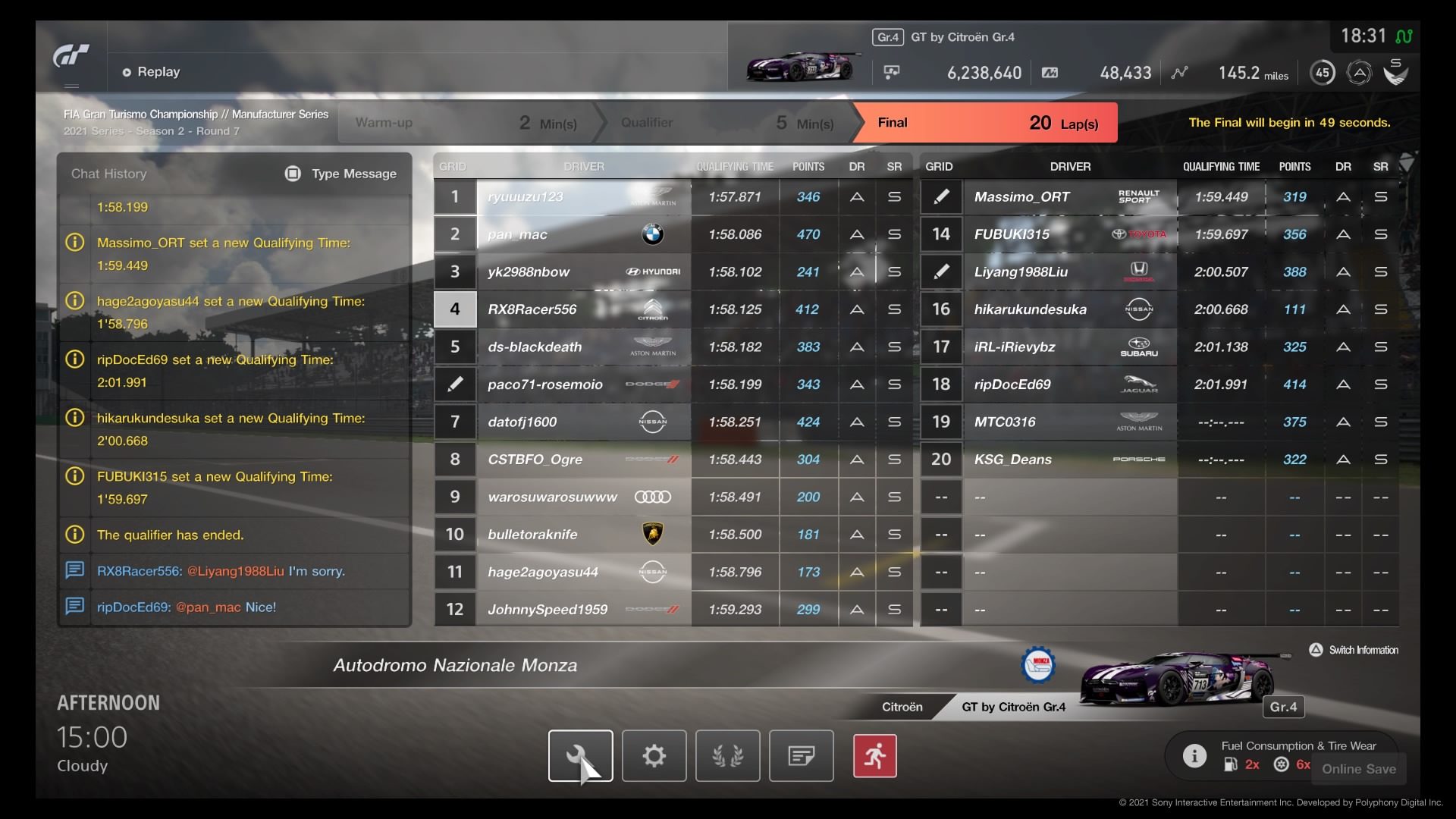The width and height of the screenshot is (1456, 819).
Task: Select driver row ryuuuzu123
Action: [584, 197]
